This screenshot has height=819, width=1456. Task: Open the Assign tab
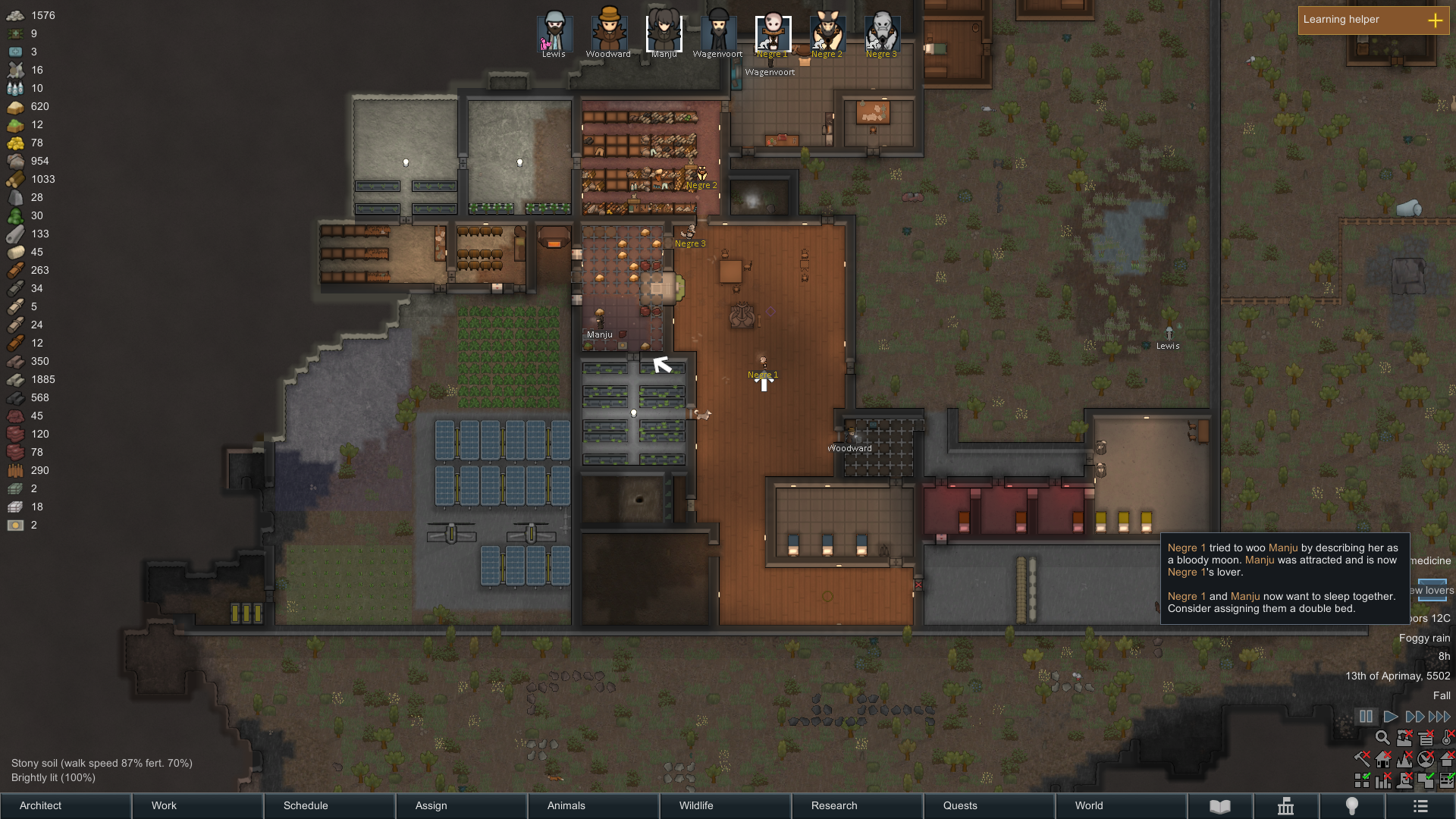pos(461,805)
